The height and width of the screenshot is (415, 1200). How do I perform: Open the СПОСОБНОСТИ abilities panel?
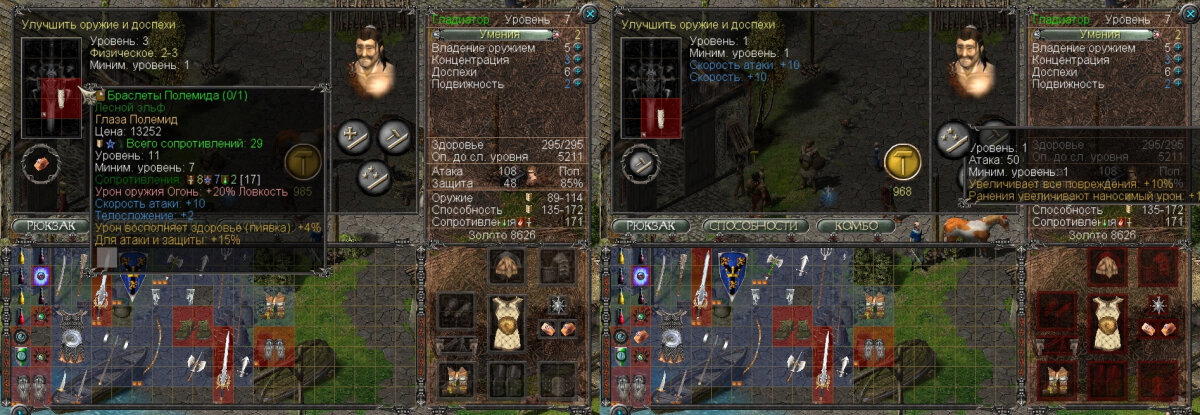pos(755,226)
